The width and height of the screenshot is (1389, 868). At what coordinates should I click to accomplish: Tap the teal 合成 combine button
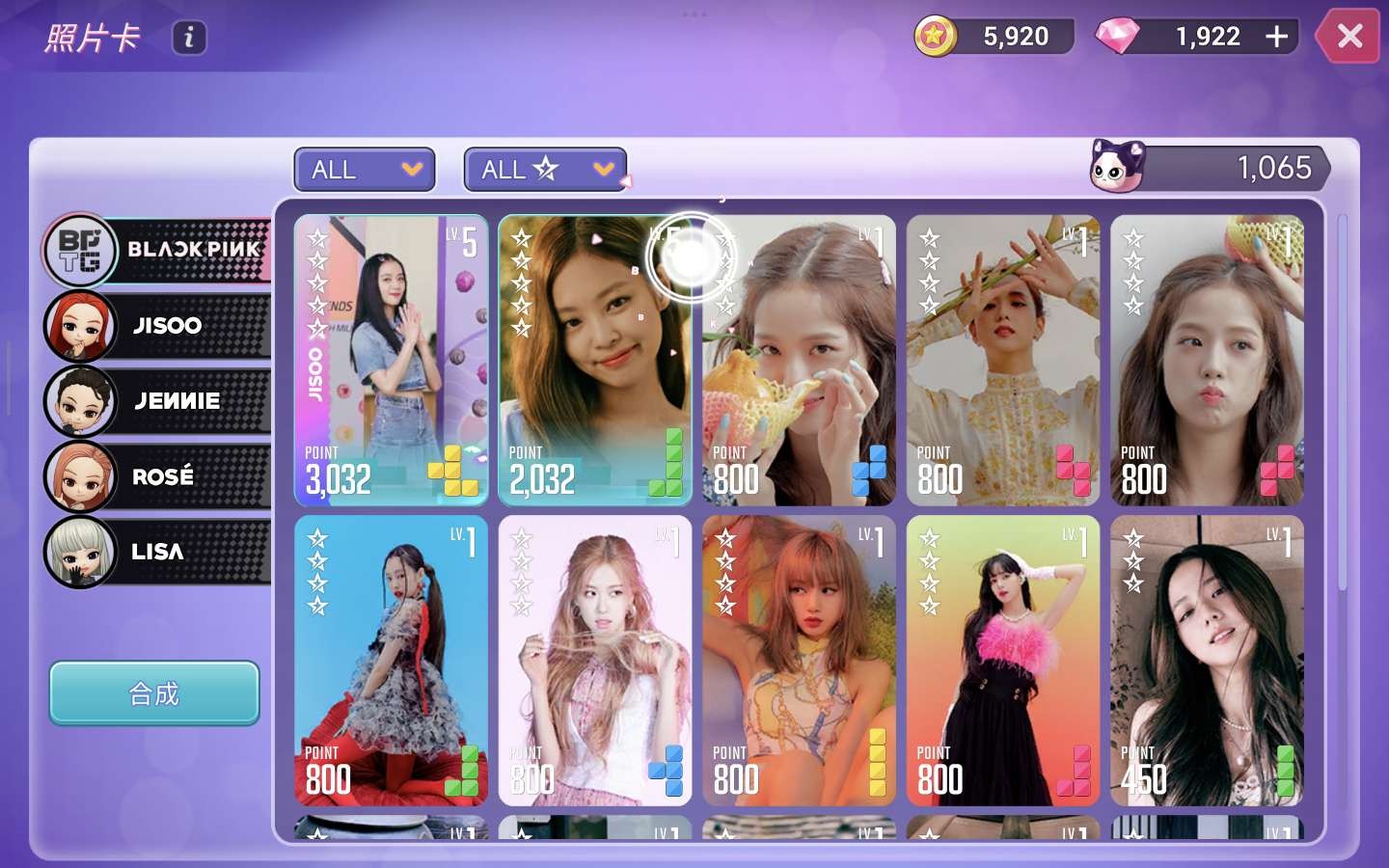[154, 693]
